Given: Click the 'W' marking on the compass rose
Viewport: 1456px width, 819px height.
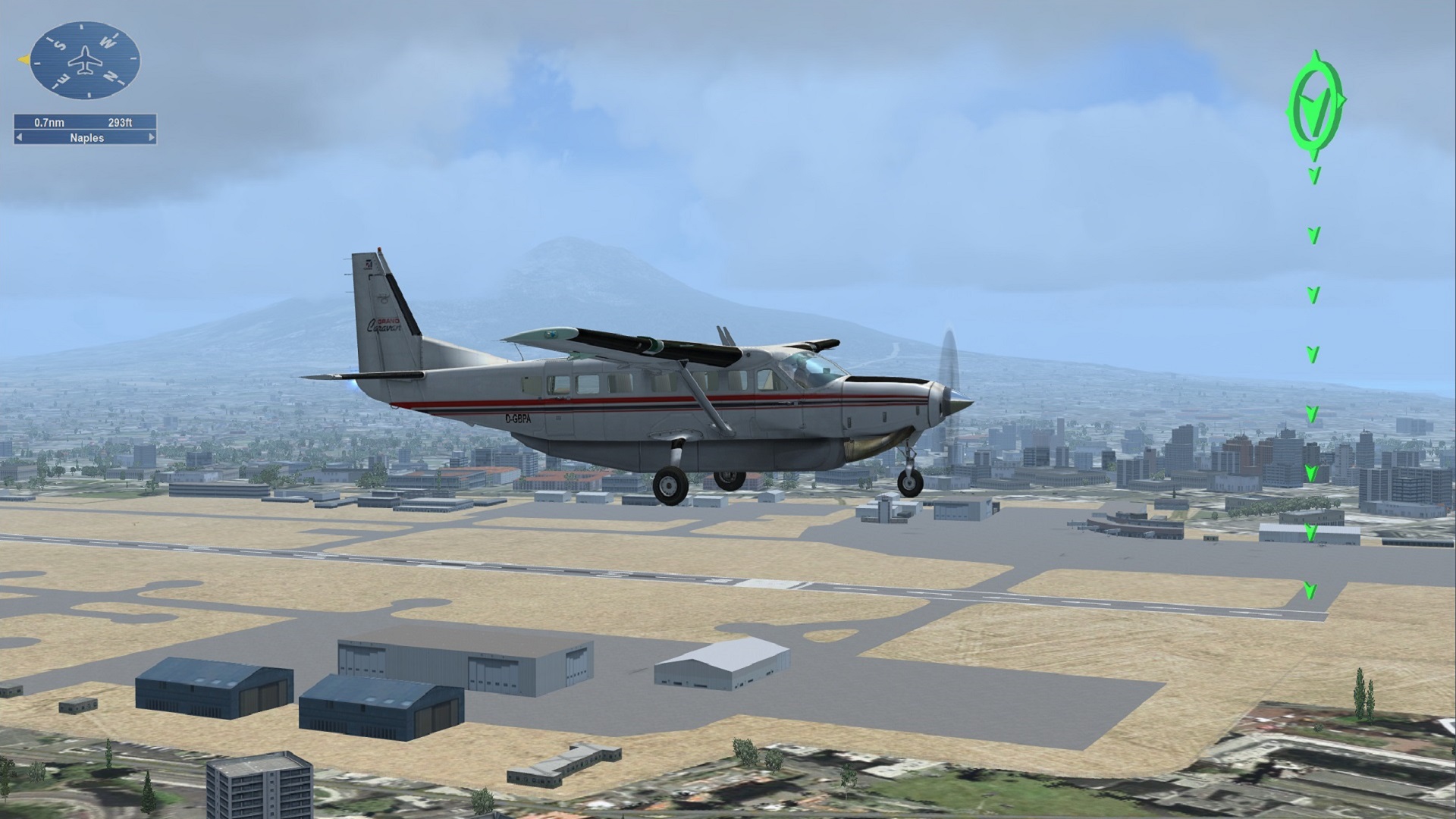Looking at the screenshot, I should coord(108,42).
